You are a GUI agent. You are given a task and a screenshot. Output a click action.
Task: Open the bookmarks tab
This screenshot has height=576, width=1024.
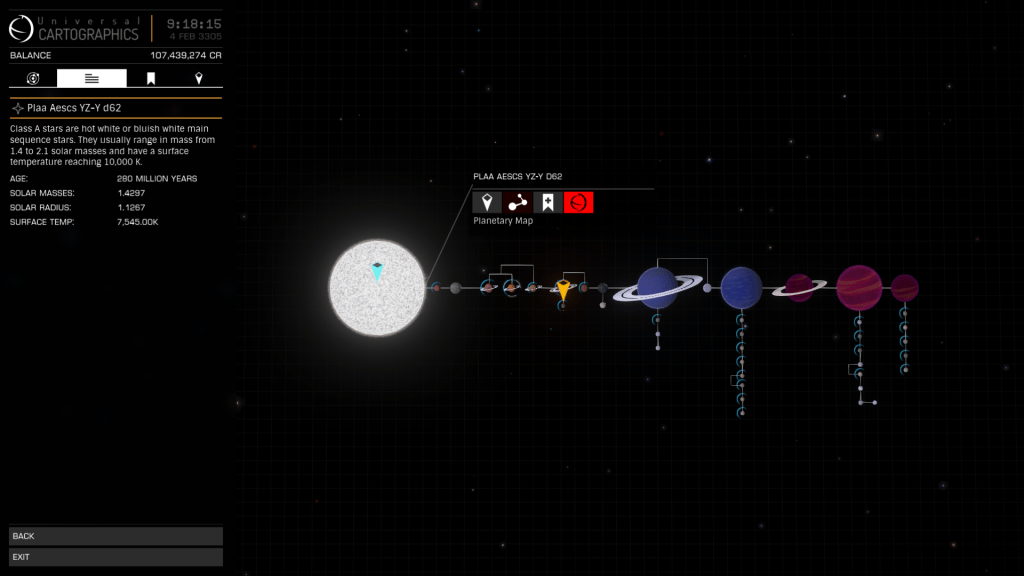151,78
